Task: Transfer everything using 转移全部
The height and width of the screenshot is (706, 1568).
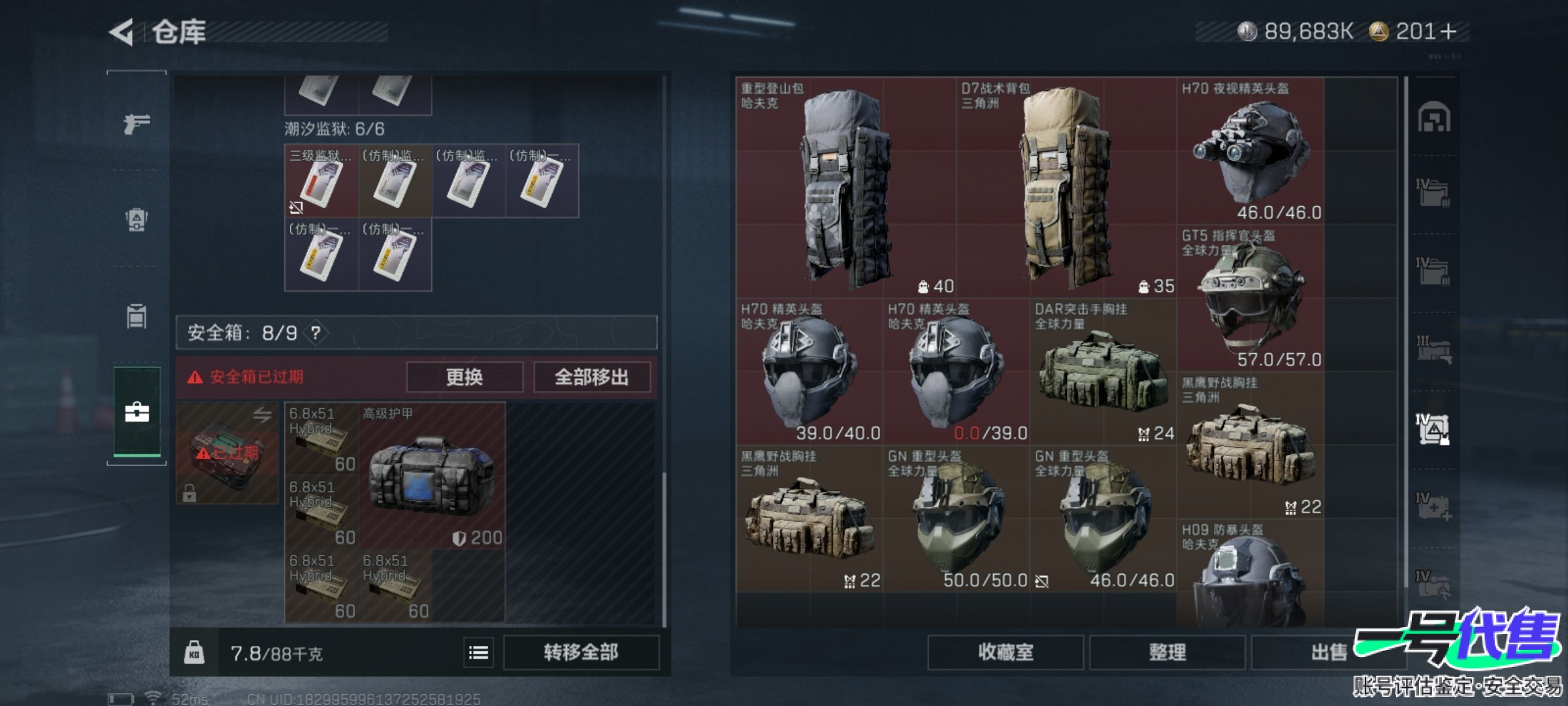Action: [x=581, y=652]
